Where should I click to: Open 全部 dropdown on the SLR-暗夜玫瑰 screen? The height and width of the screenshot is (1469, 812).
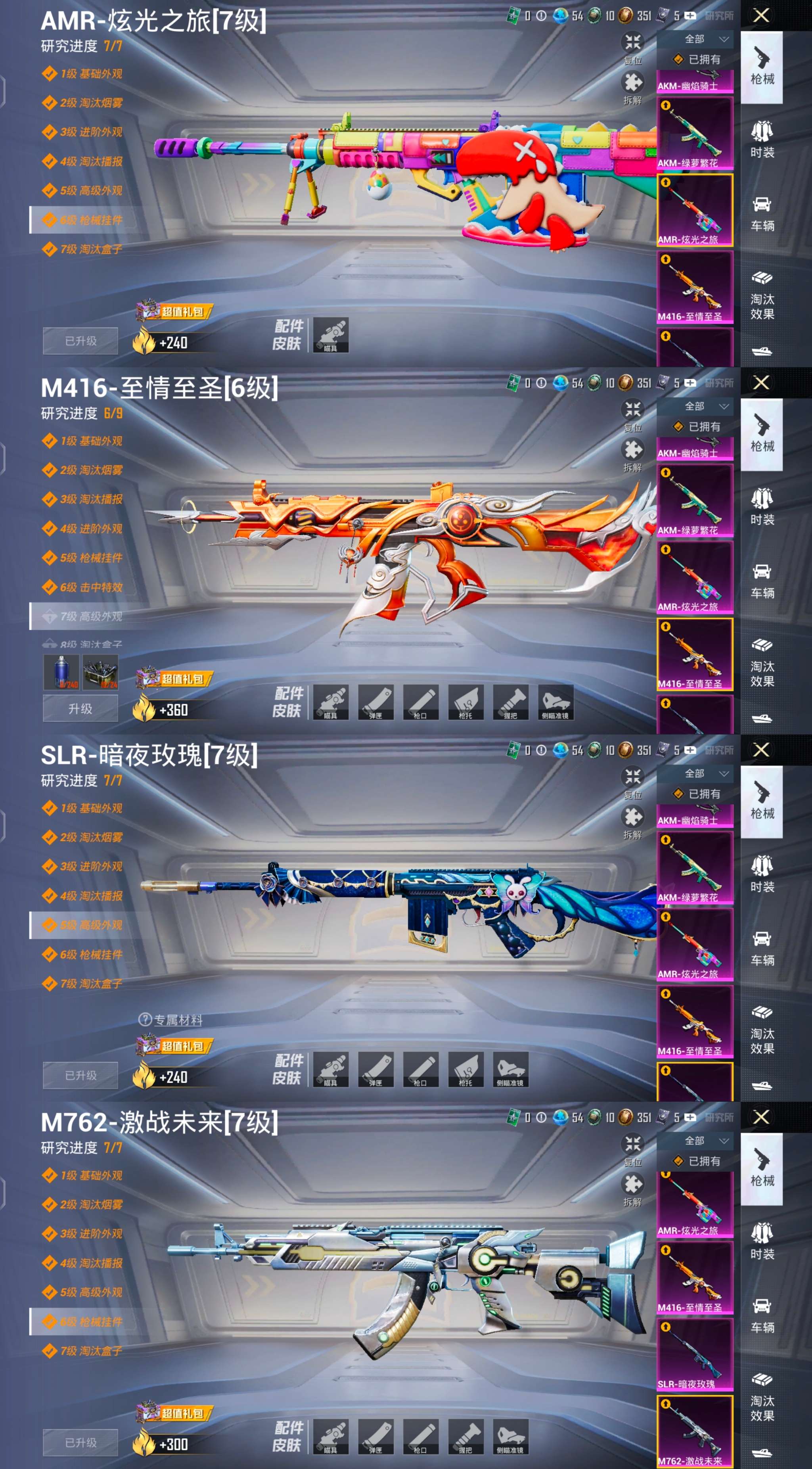[x=706, y=773]
